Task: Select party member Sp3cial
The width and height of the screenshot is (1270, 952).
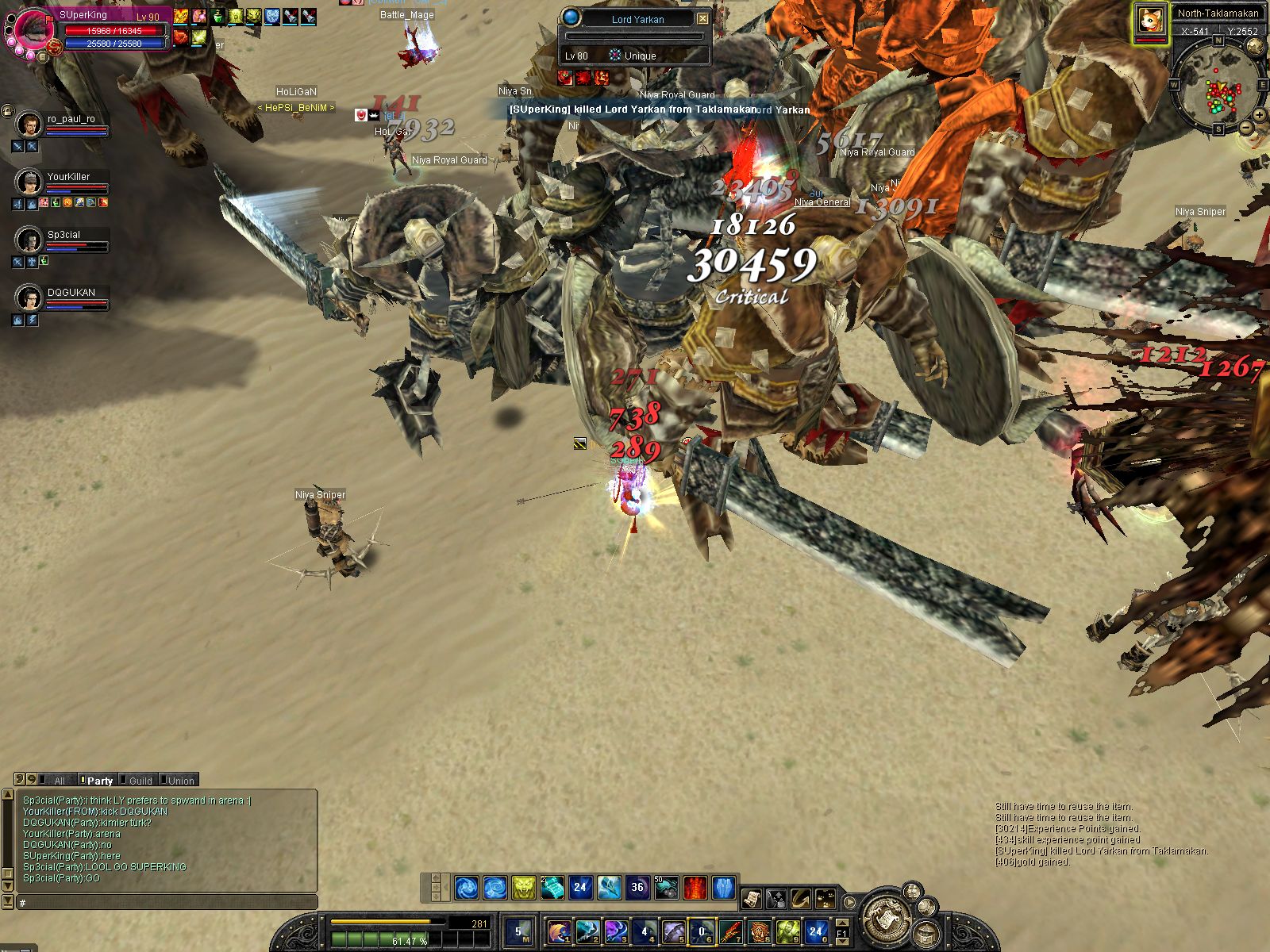Action: coord(29,240)
